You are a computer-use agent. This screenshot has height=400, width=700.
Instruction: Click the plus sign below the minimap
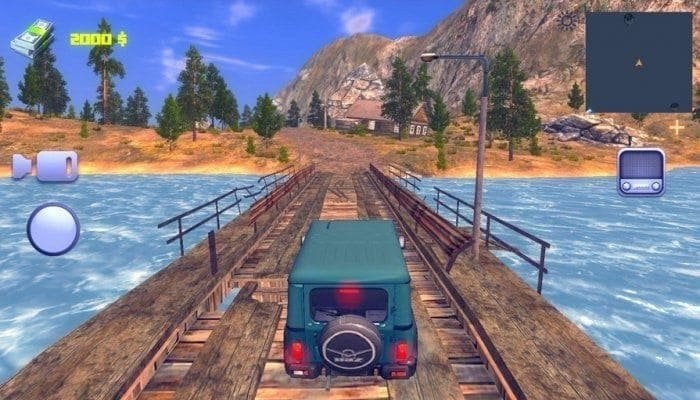click(x=677, y=128)
